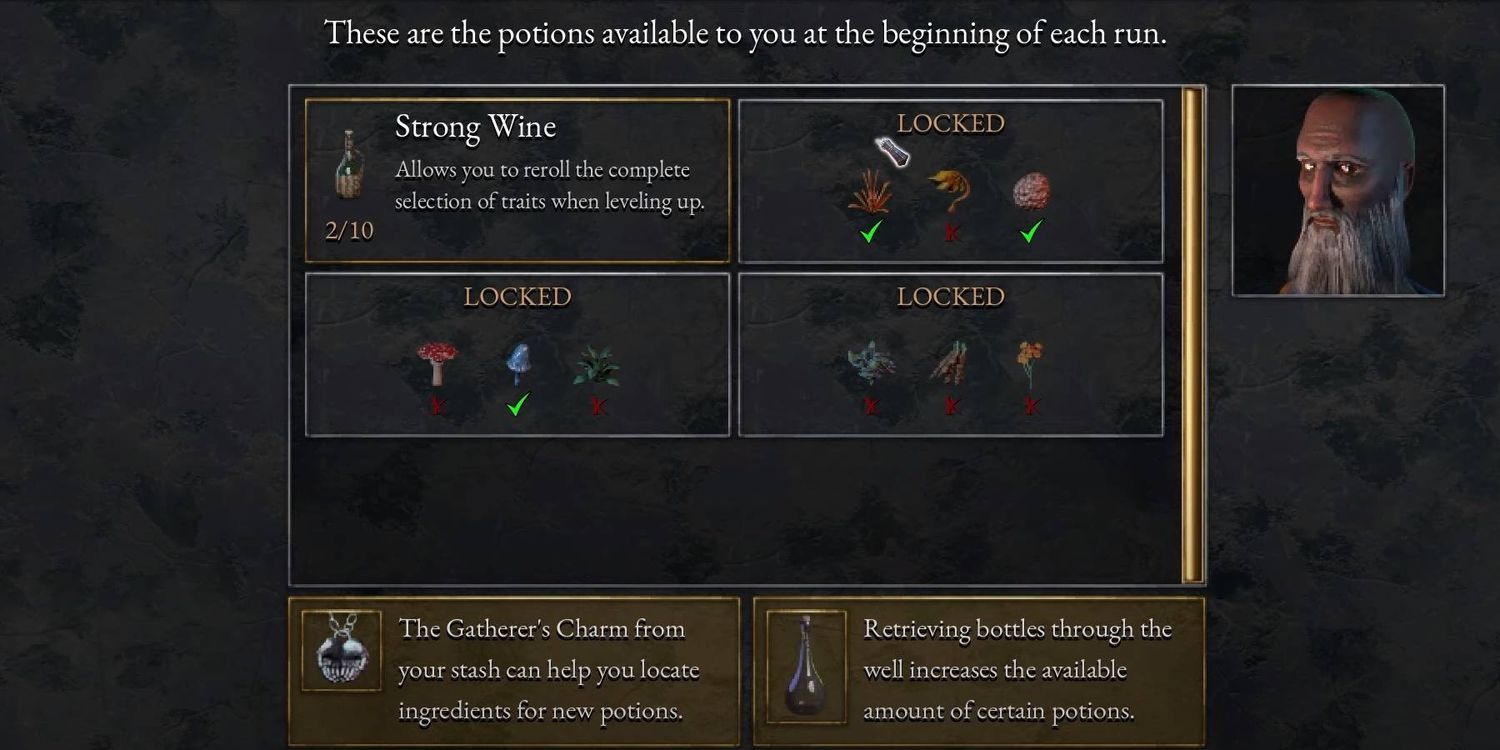The image size is (1500, 750).
Task: Click the golden scrollbar of potion list
Action: point(1192,335)
